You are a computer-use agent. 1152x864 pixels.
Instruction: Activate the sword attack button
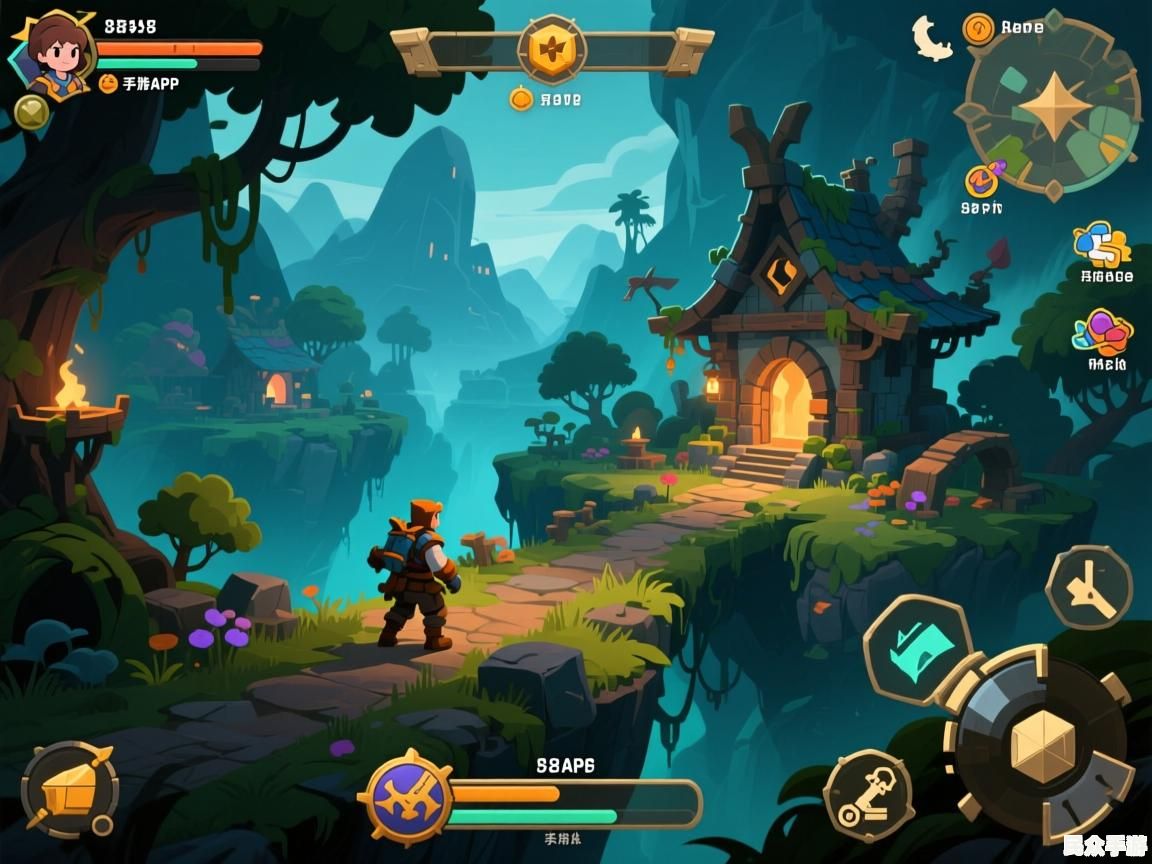point(1089,588)
